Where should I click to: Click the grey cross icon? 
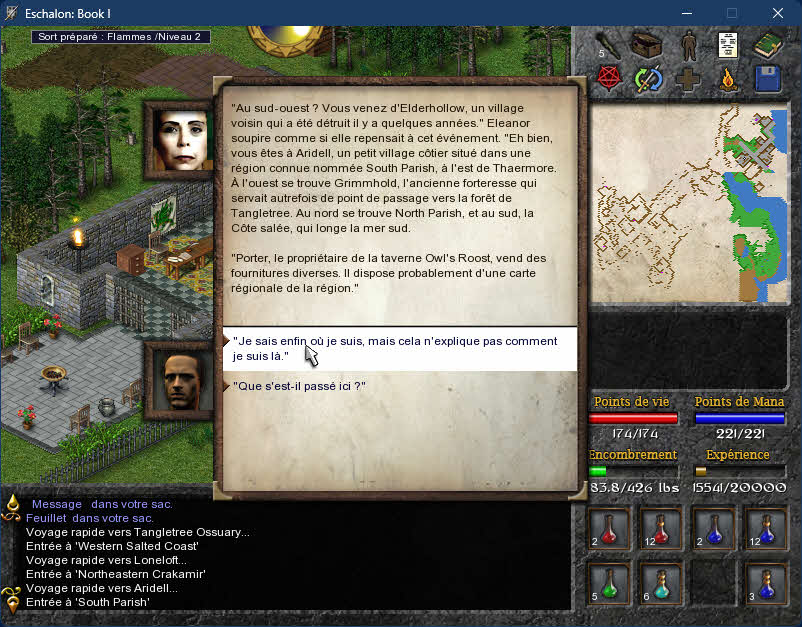(688, 79)
